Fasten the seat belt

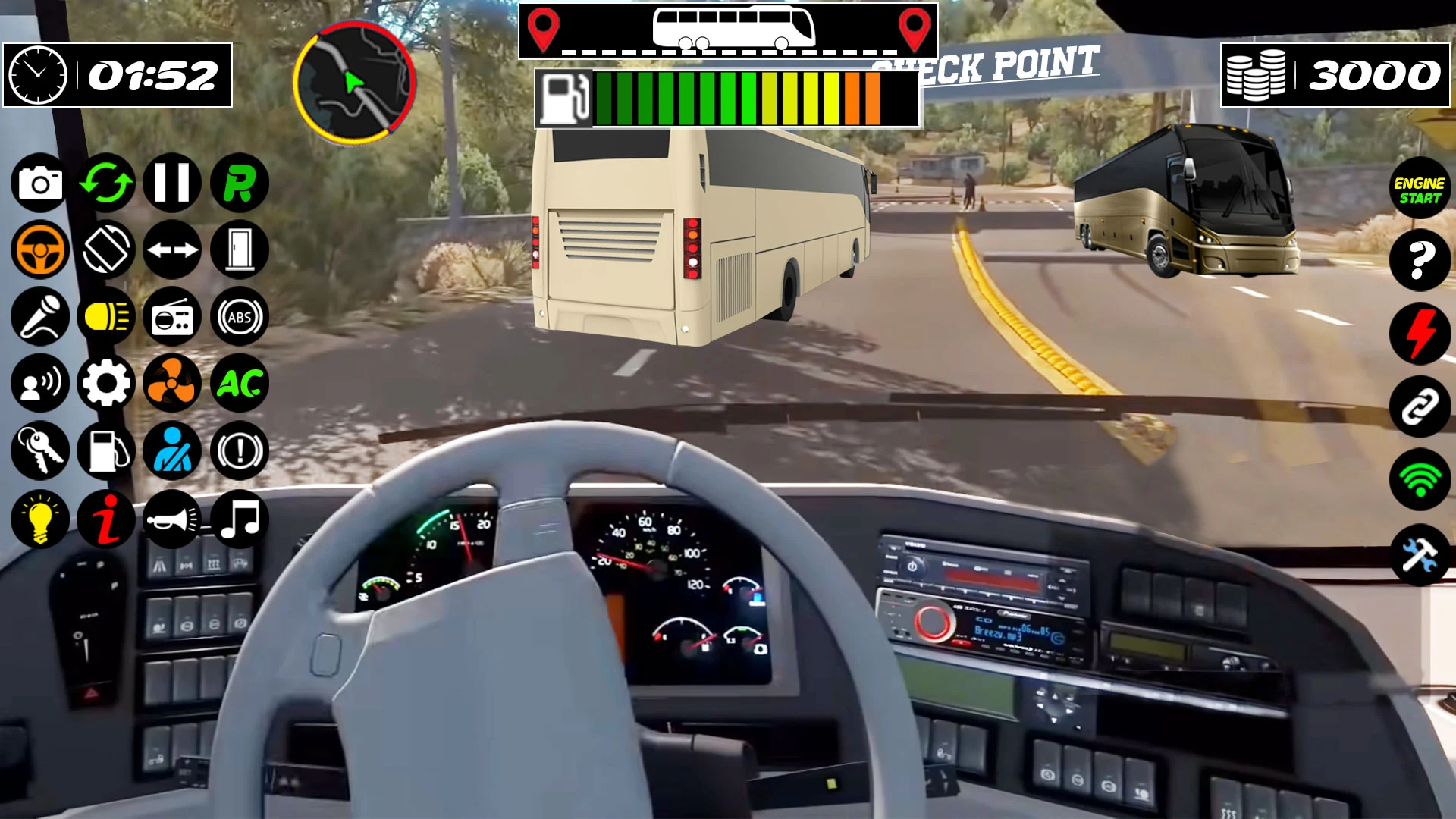172,451
